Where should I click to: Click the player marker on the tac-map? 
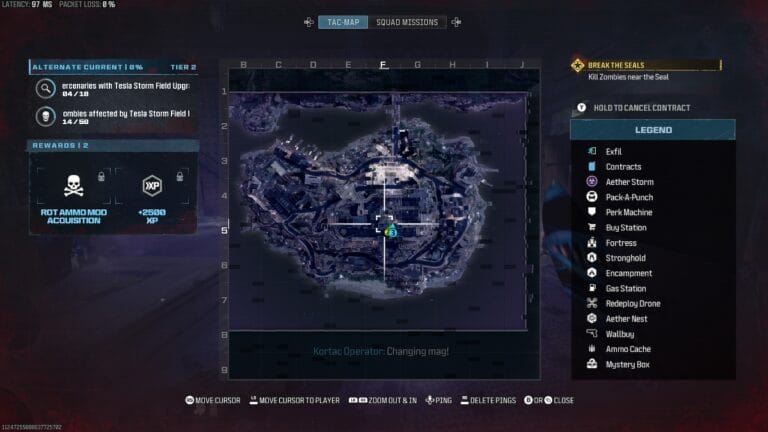pyautogui.click(x=391, y=231)
